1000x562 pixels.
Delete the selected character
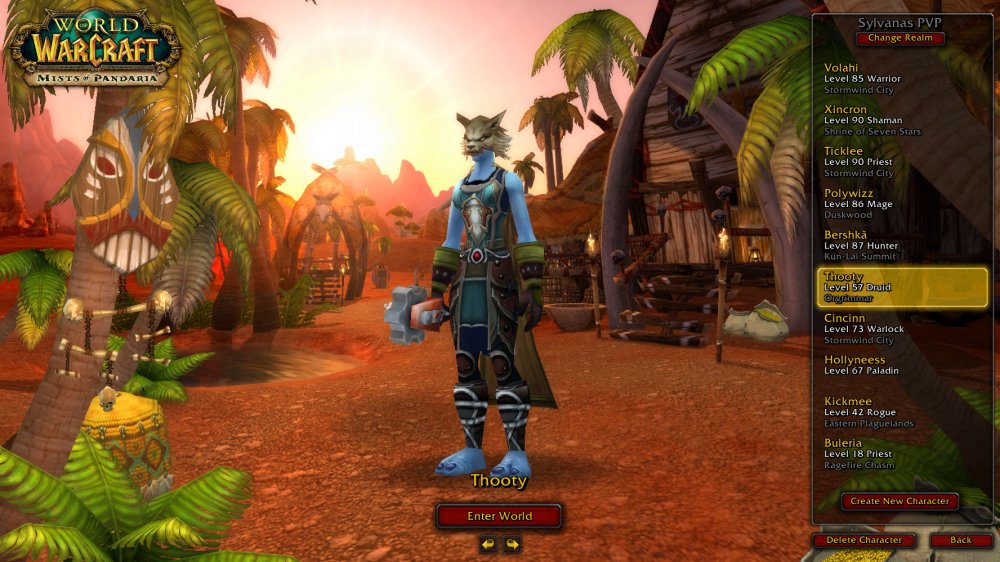[864, 540]
